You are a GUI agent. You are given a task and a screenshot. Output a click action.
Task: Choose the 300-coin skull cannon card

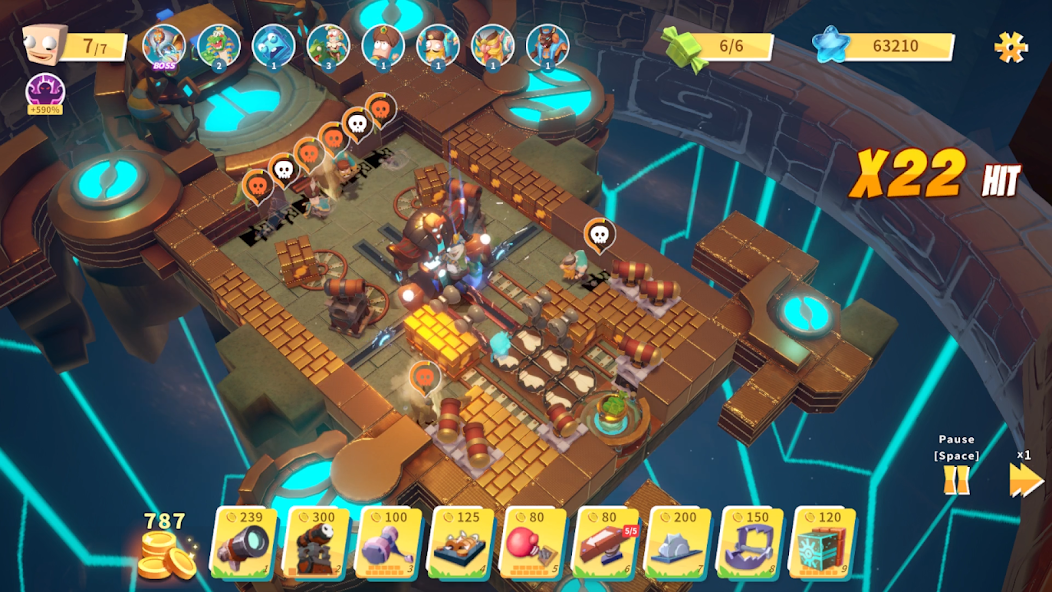(x=317, y=543)
